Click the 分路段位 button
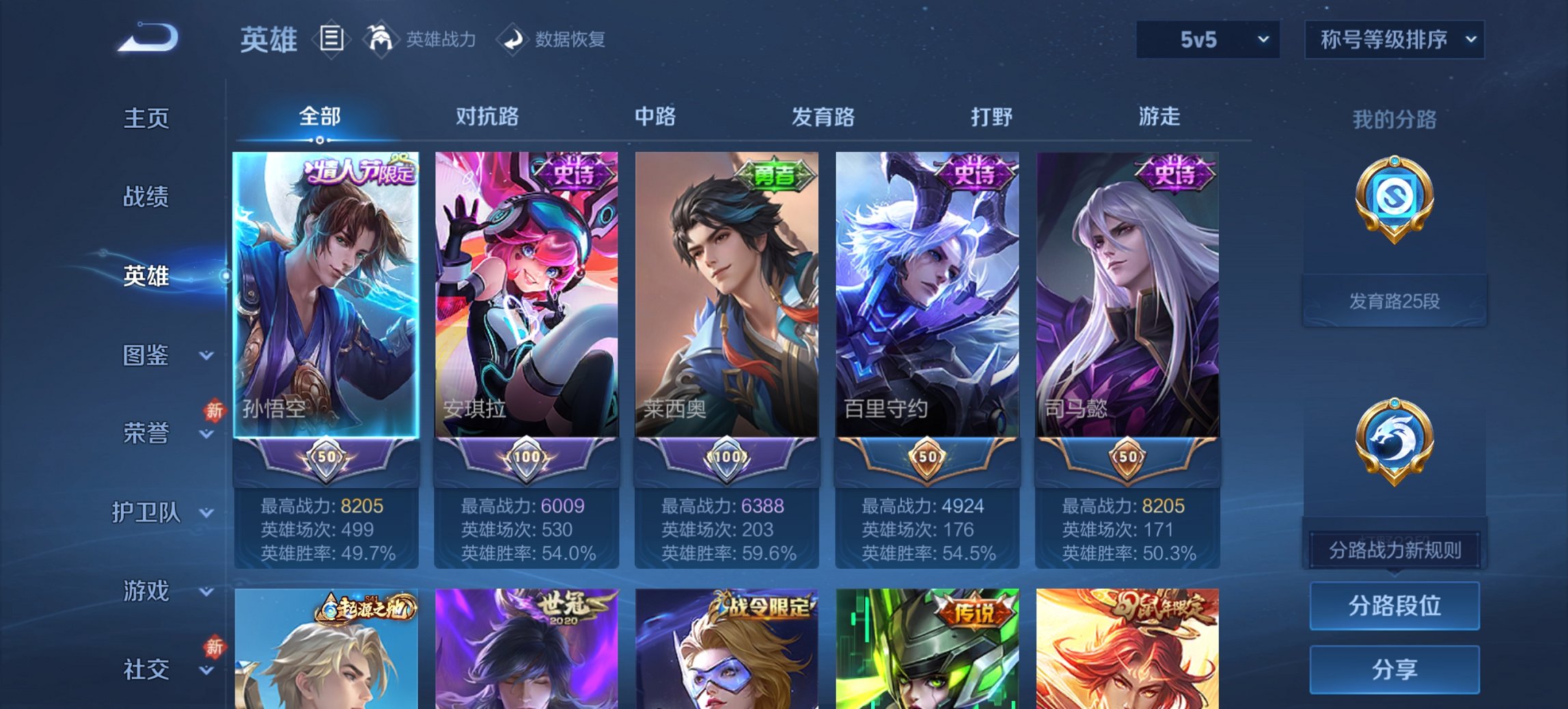This screenshot has width=1568, height=709. coord(1394,606)
